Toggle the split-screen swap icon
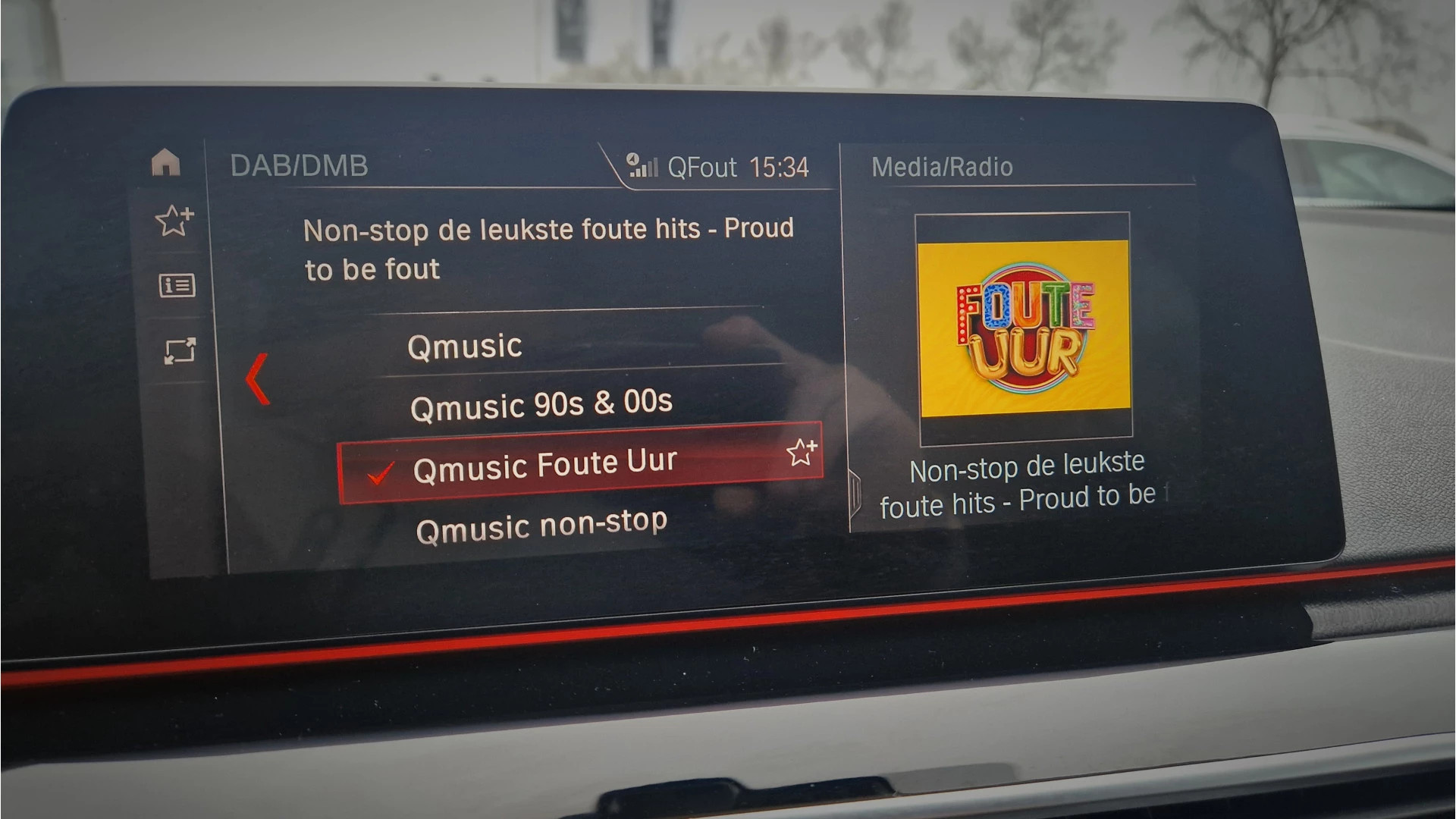1456x819 pixels. (x=180, y=351)
